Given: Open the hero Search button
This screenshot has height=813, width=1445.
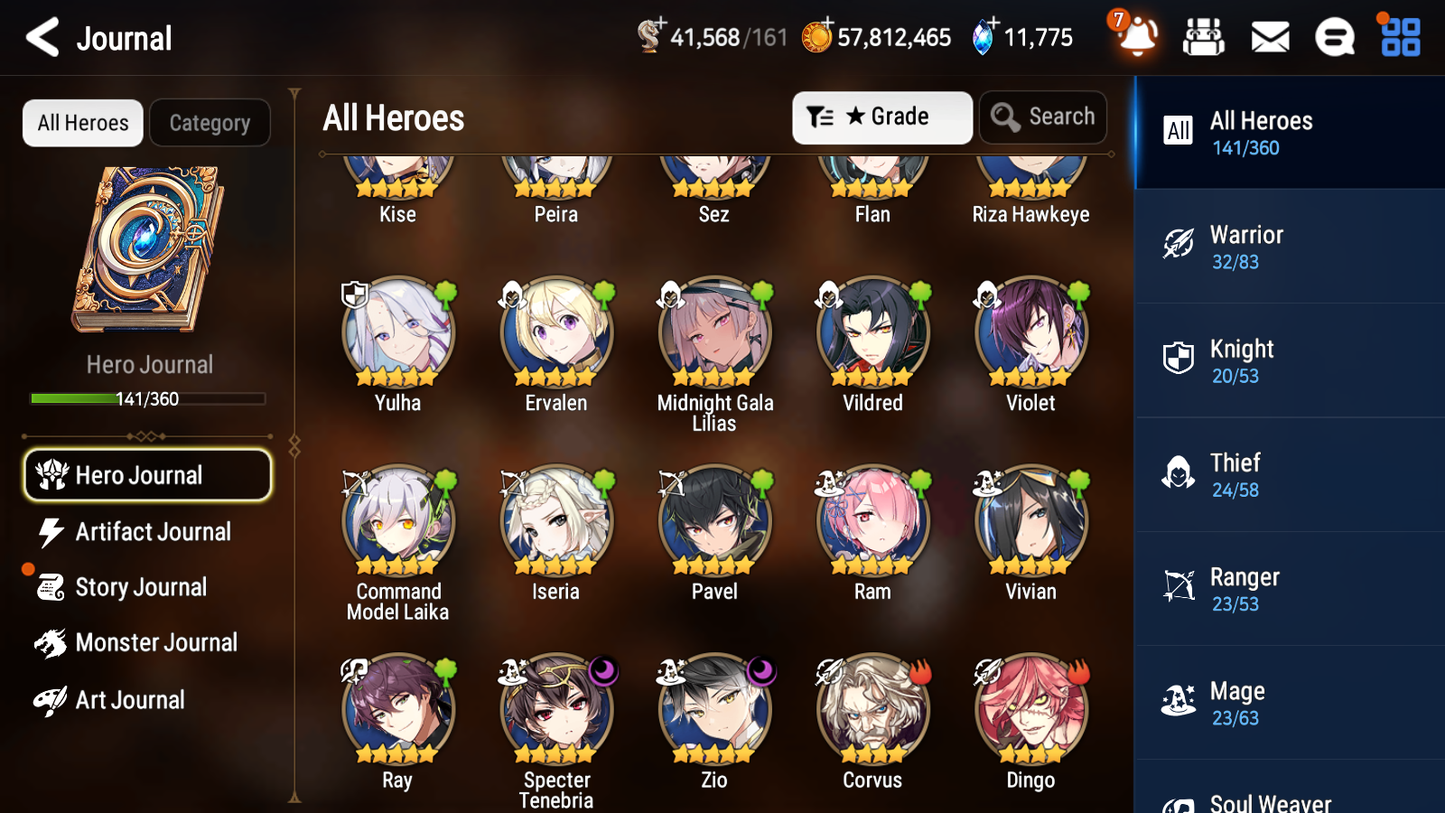Looking at the screenshot, I should coord(1043,117).
